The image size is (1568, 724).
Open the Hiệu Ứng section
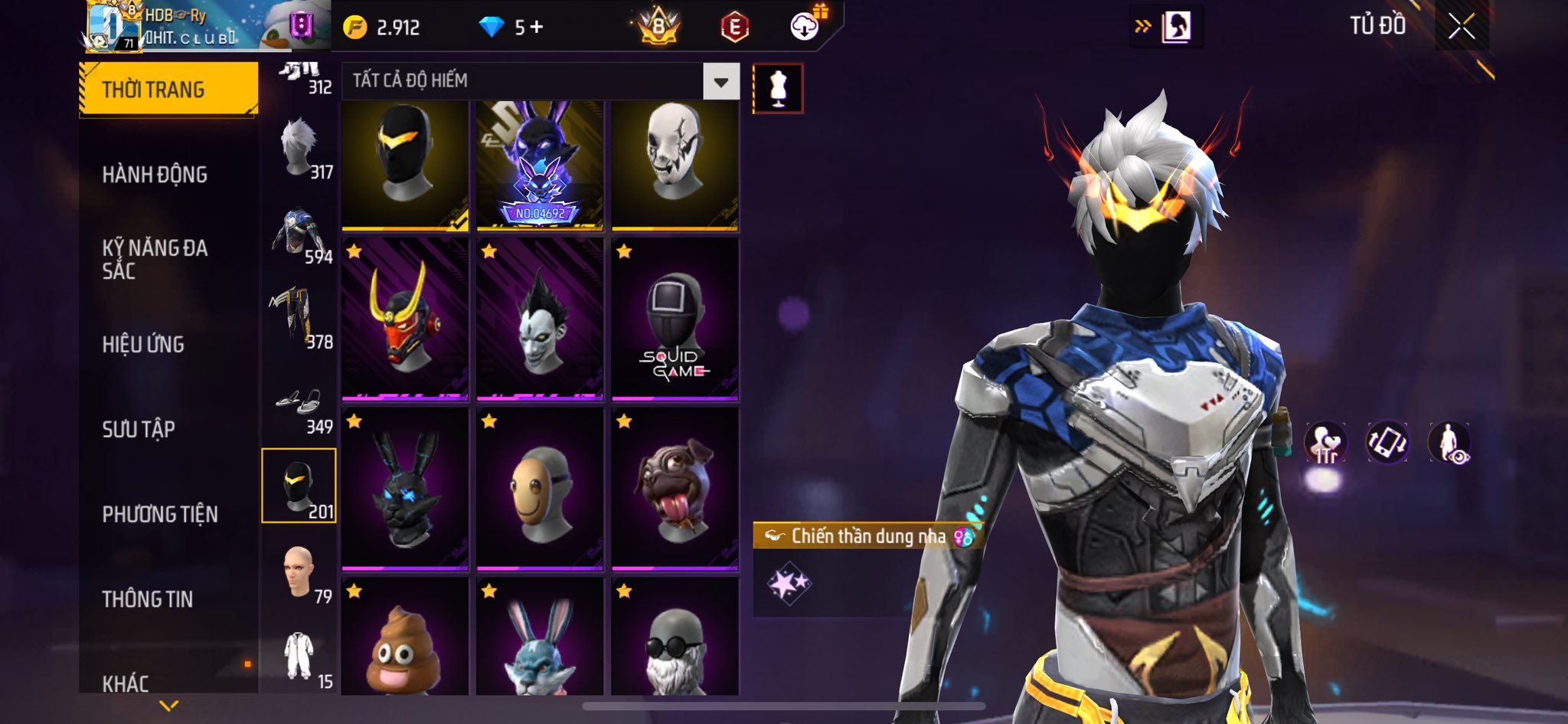point(143,345)
